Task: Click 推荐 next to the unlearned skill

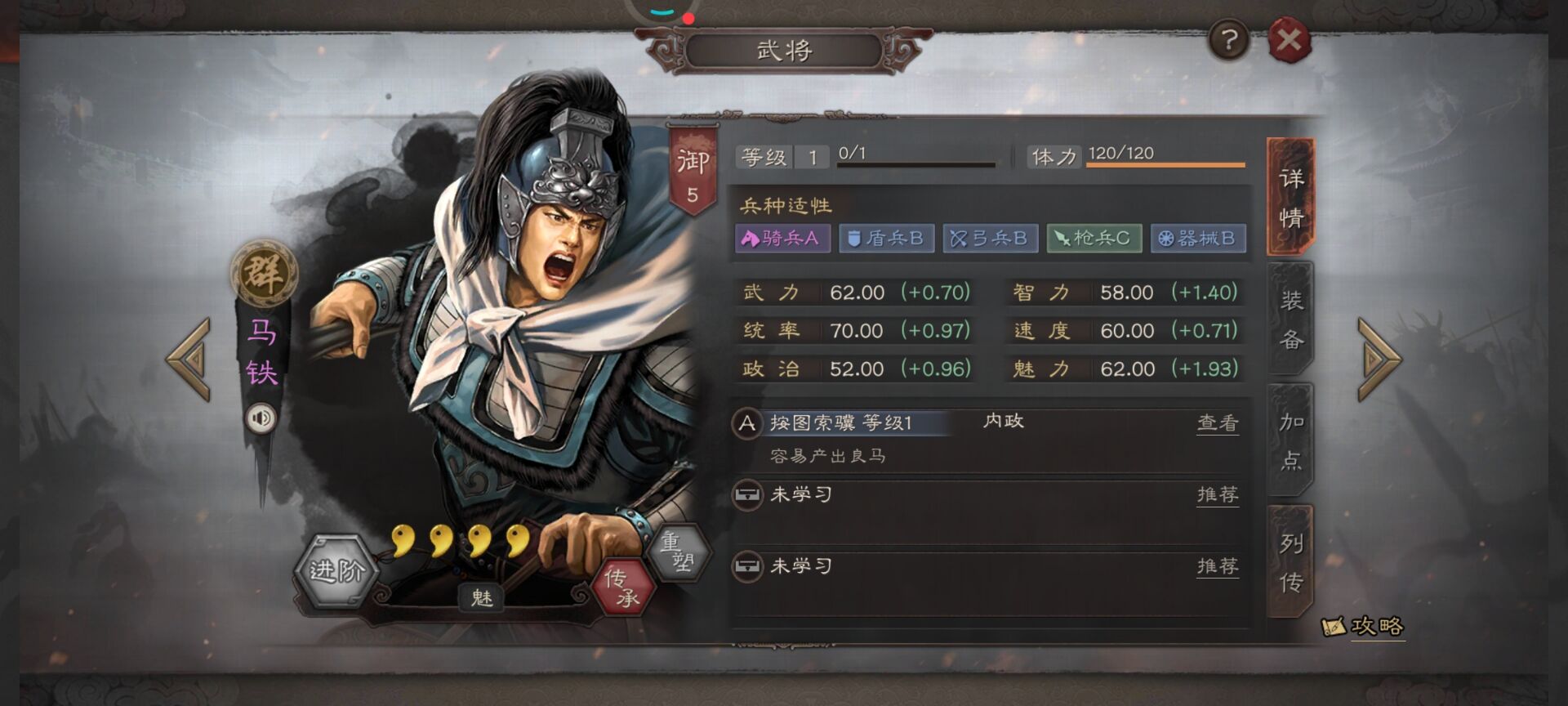Action: pyautogui.click(x=1217, y=494)
